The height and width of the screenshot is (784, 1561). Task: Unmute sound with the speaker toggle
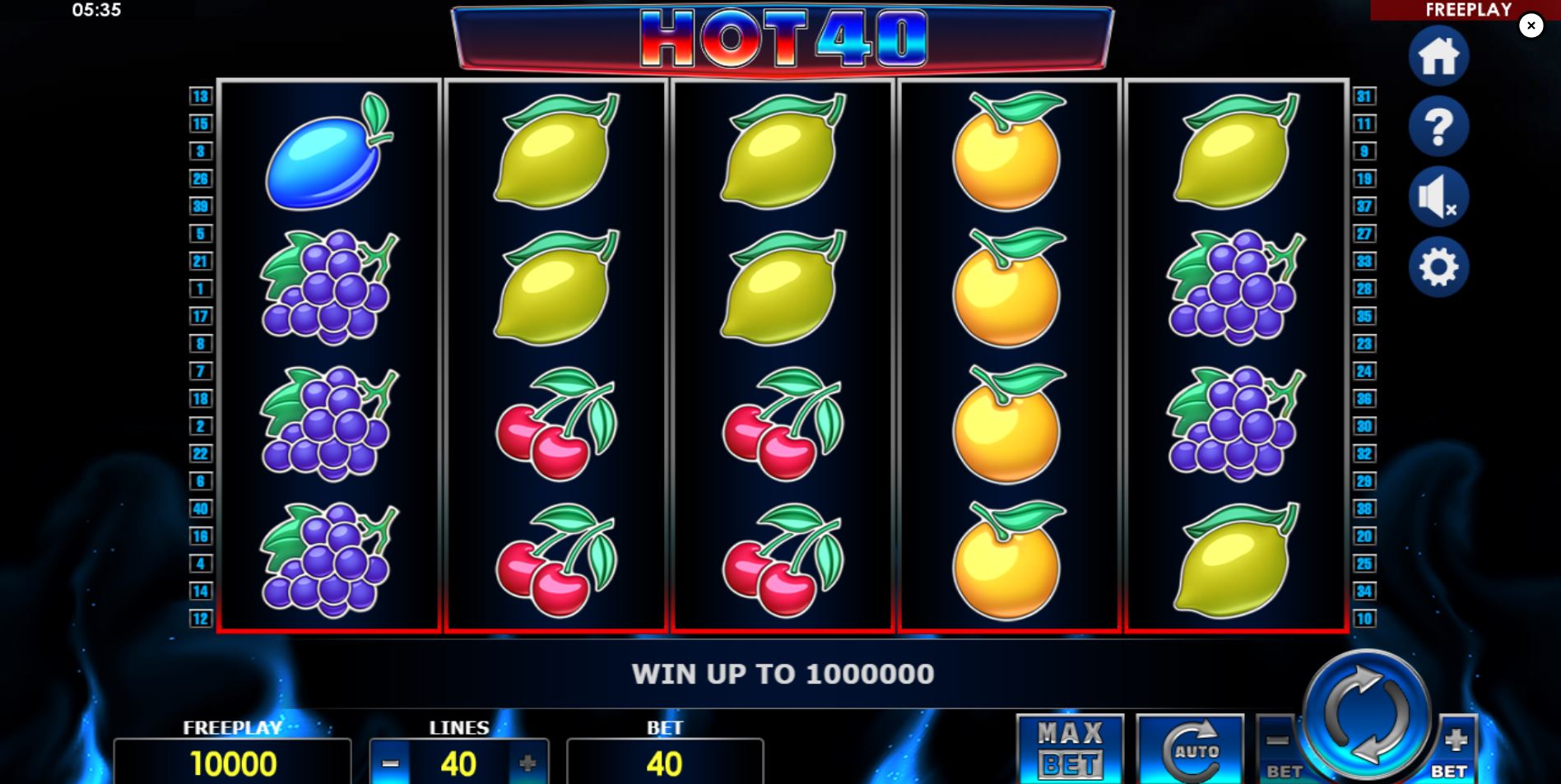point(1438,195)
